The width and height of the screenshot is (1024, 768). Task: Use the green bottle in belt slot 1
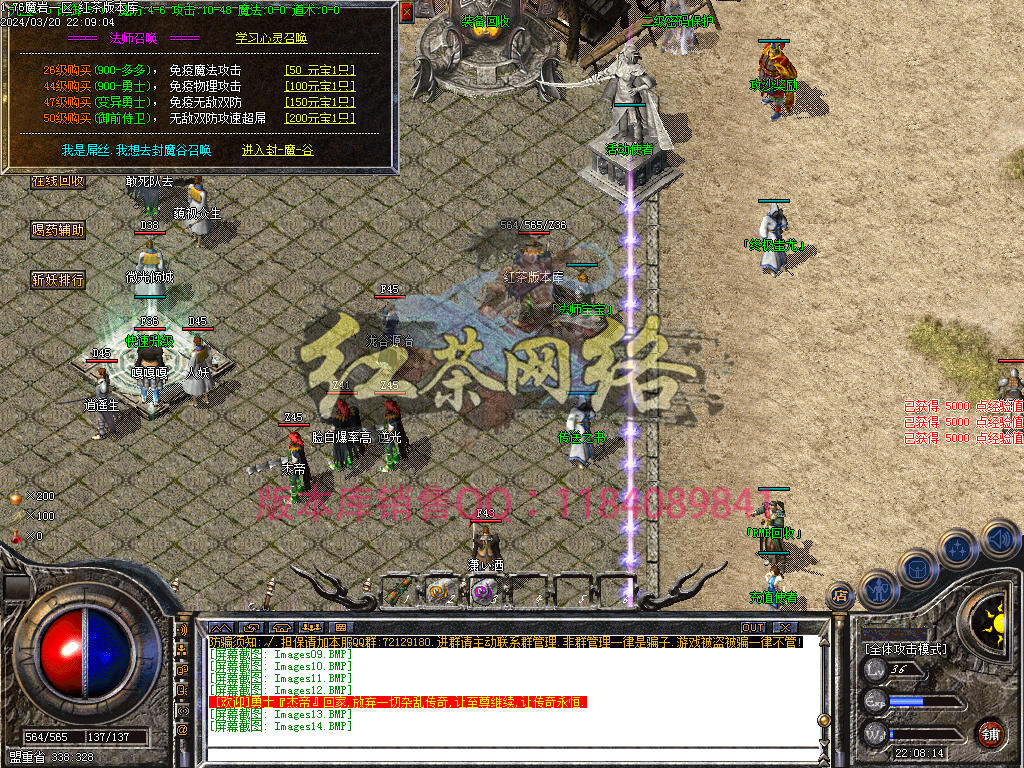400,591
